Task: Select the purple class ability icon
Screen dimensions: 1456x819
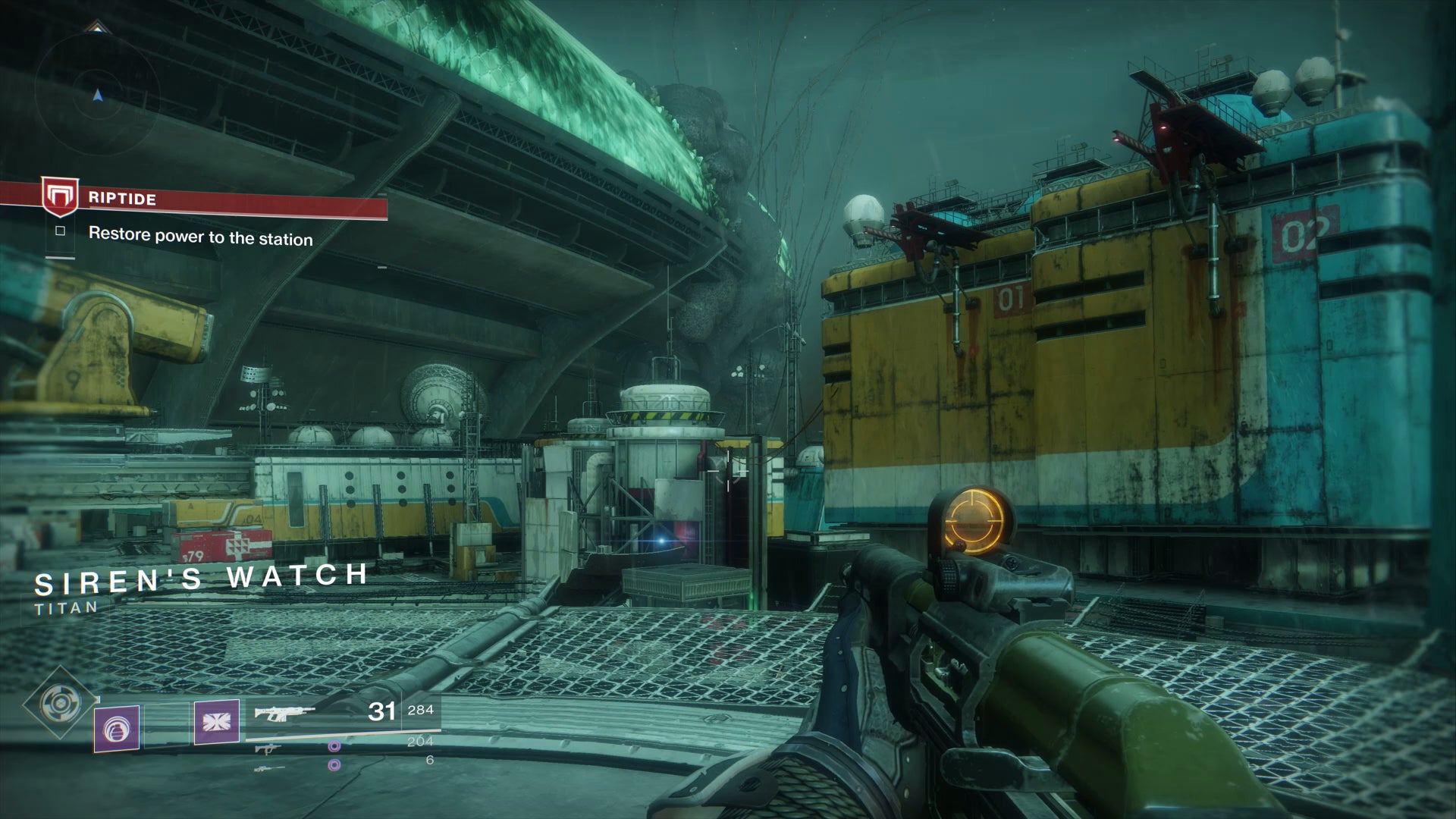Action: [x=217, y=721]
